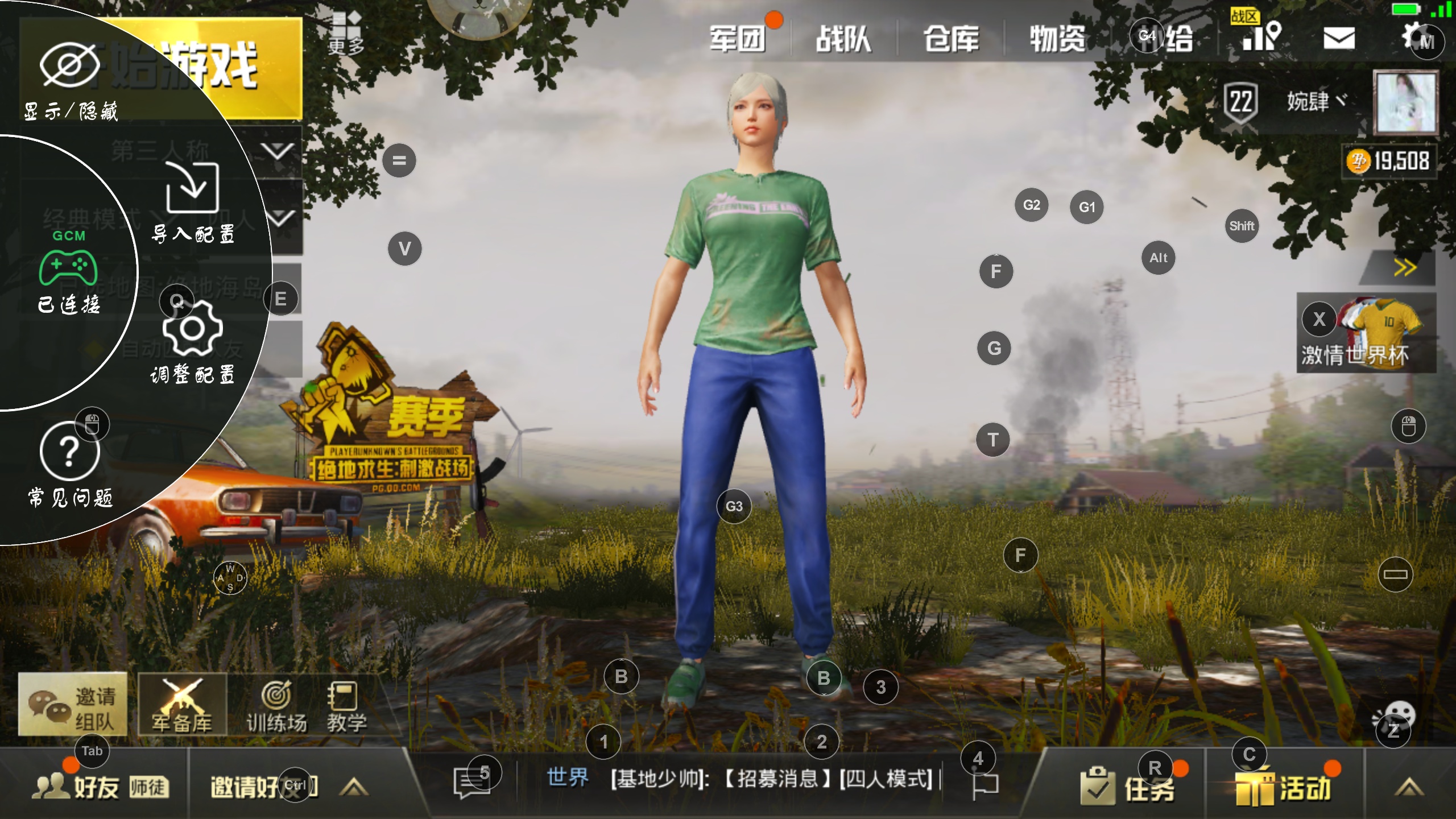Enter the 训练场 training ground
This screenshot has height=819, width=1456.
(277, 700)
